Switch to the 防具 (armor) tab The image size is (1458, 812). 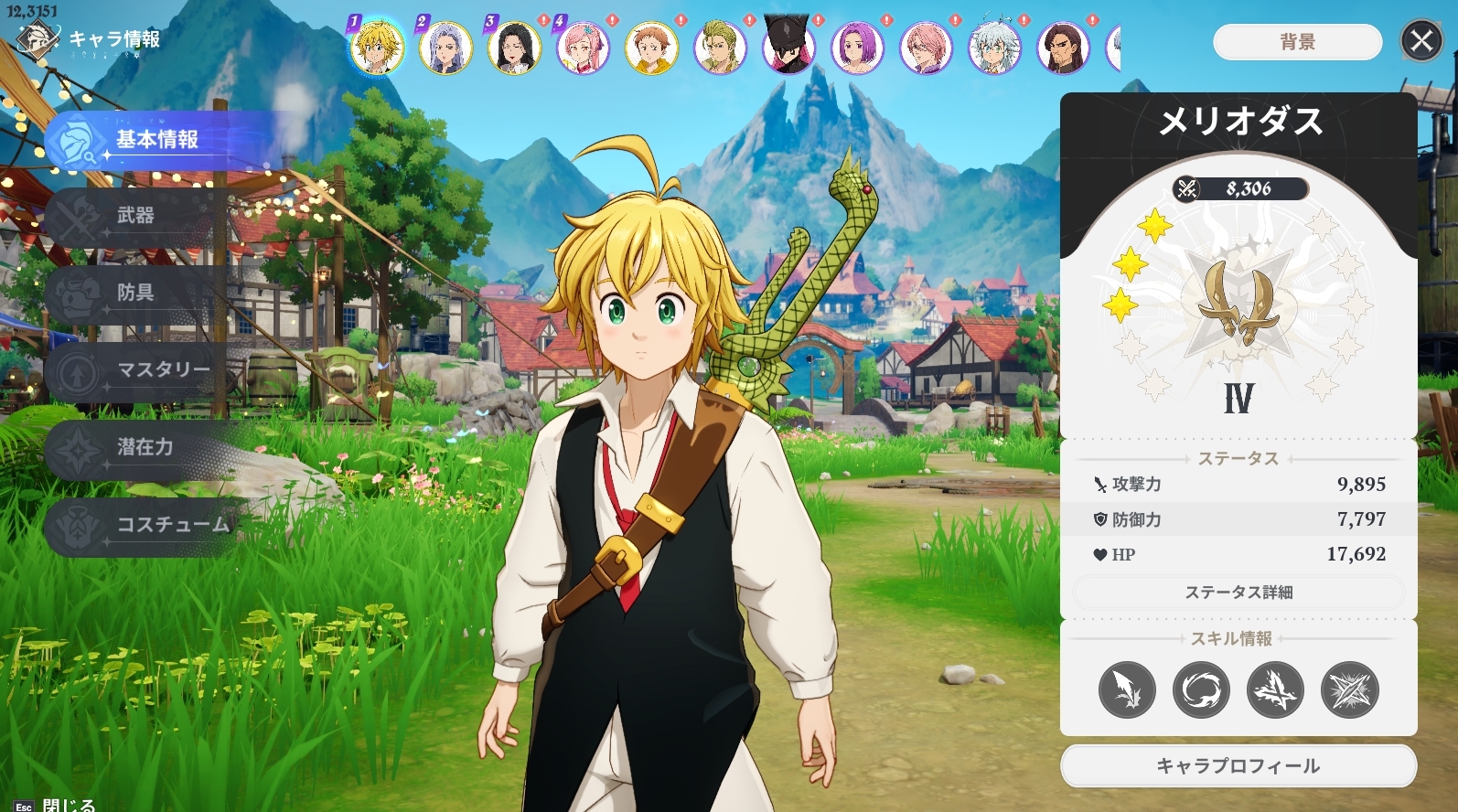pyautogui.click(x=135, y=293)
